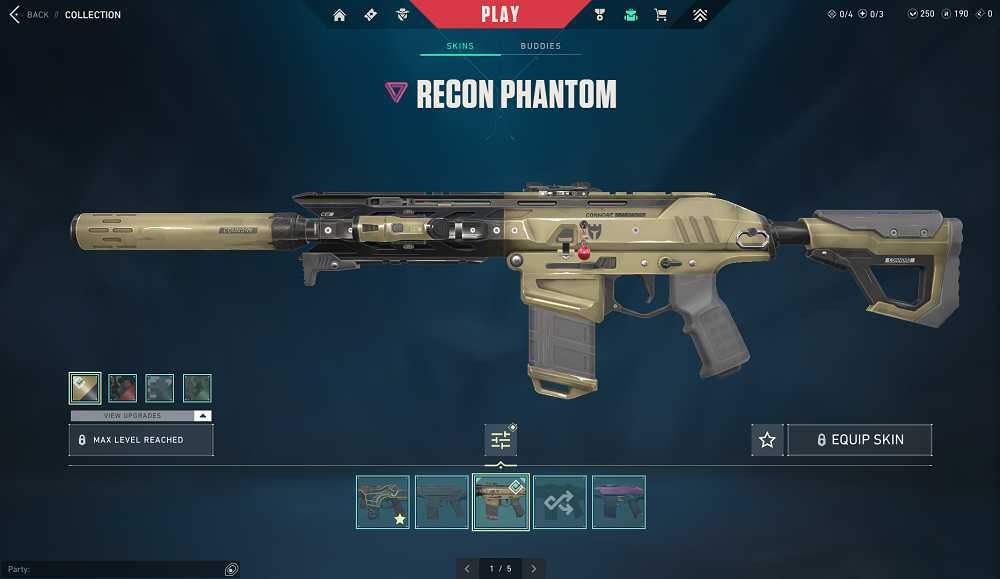This screenshot has width=1000, height=579.
Task: Go to the previous page of skins
Action: pyautogui.click(x=467, y=568)
